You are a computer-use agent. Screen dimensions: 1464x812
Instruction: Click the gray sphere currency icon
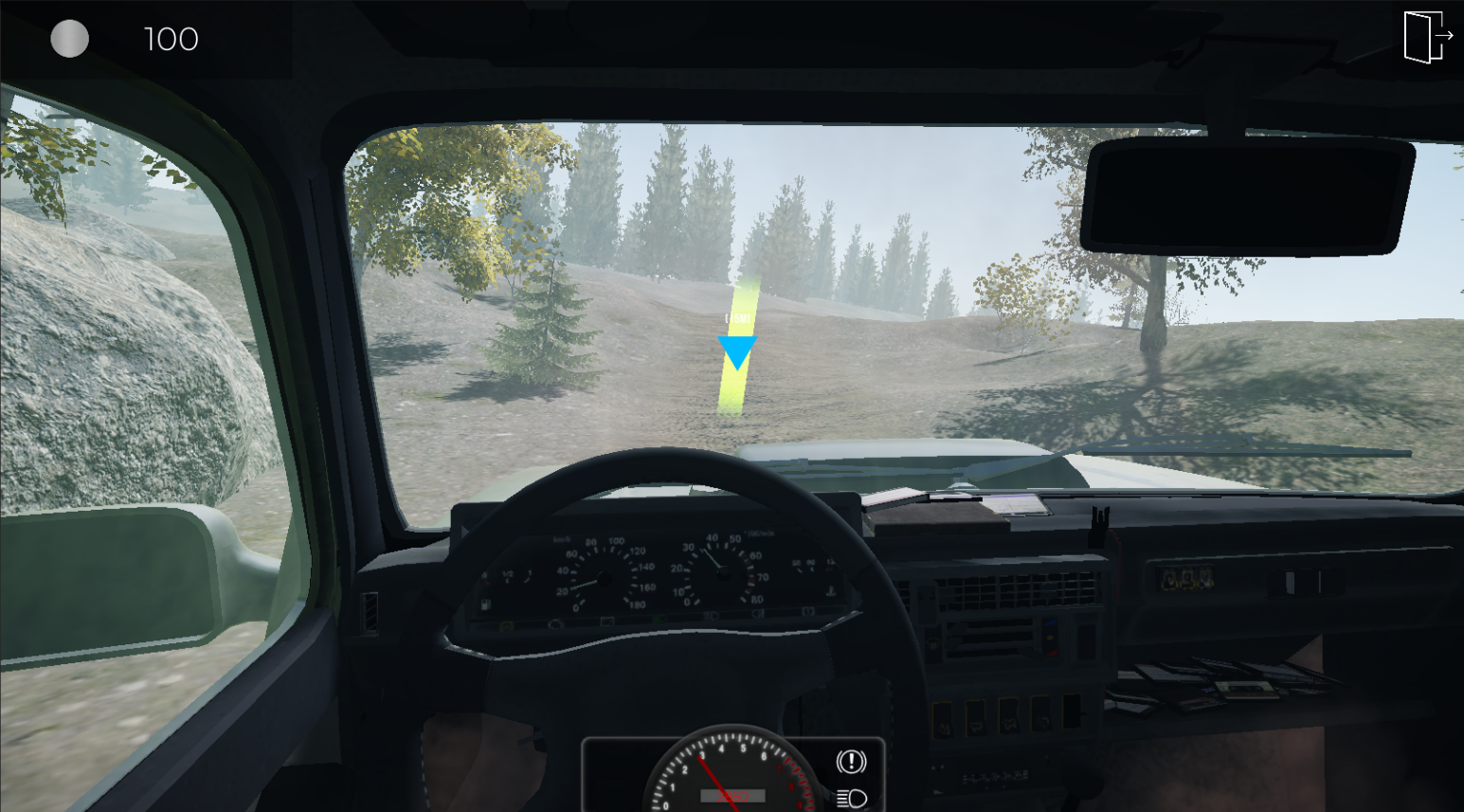(x=69, y=39)
